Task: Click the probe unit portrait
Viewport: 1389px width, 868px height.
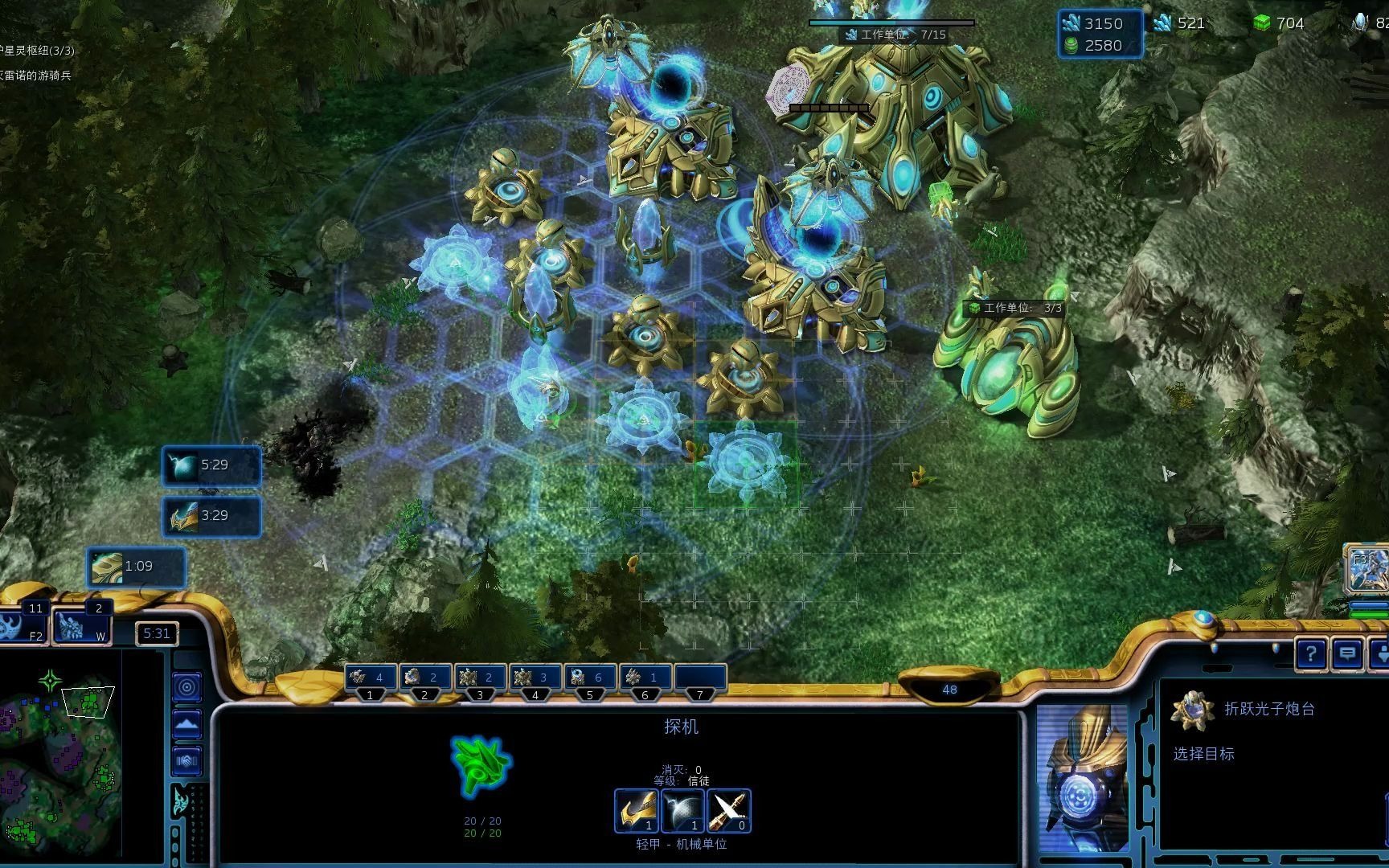Action: 1083,778
